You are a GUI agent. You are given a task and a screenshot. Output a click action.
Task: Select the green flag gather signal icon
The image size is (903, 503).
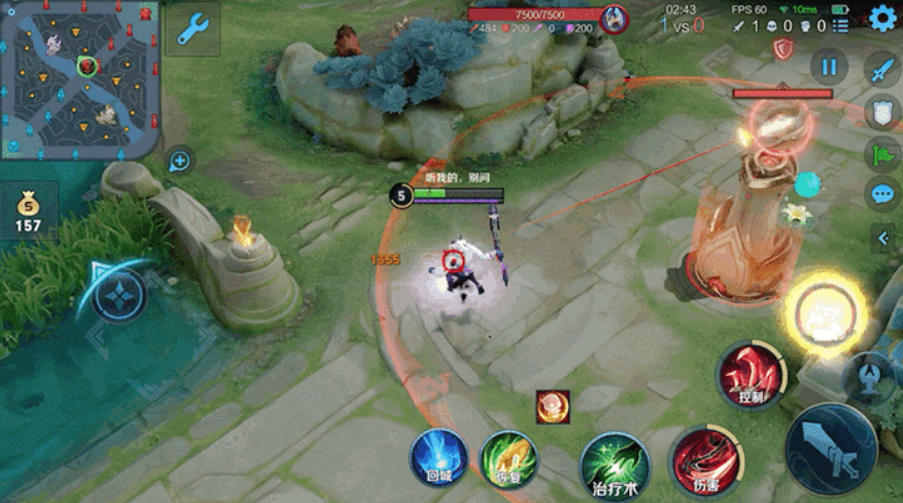click(x=881, y=153)
